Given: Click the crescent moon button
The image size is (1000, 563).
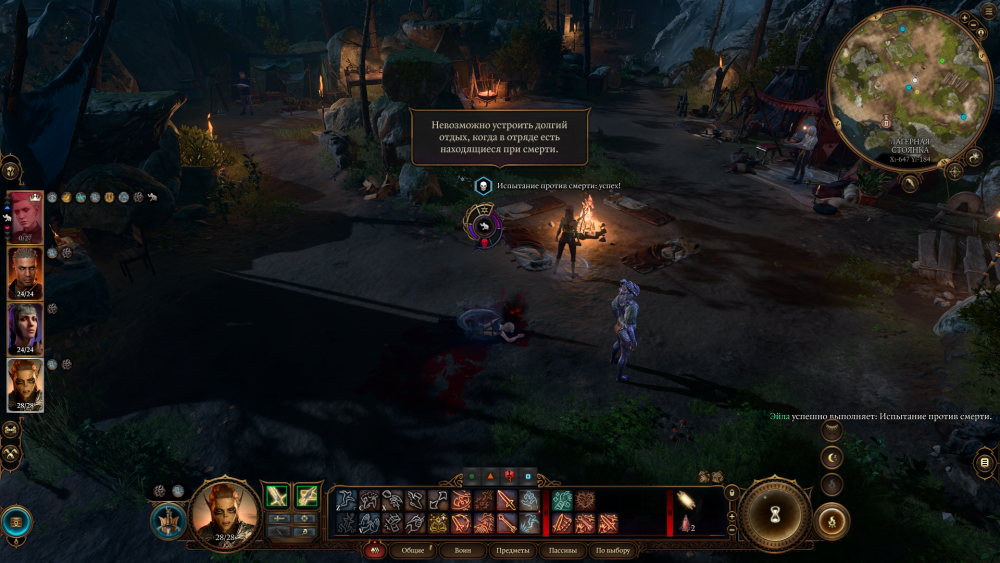Looking at the screenshot, I should 832,458.
